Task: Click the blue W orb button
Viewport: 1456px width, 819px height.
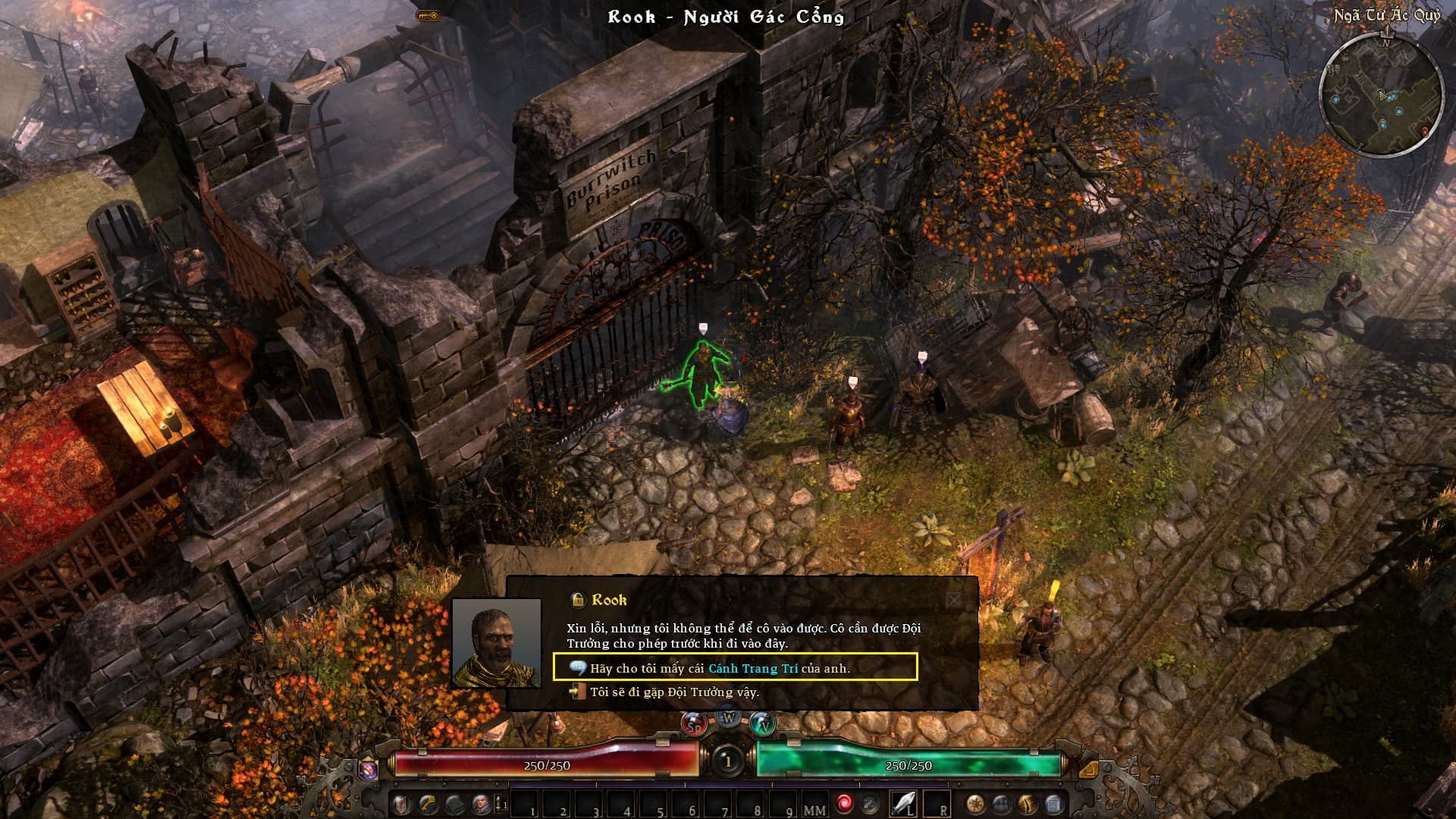Action: click(x=729, y=717)
